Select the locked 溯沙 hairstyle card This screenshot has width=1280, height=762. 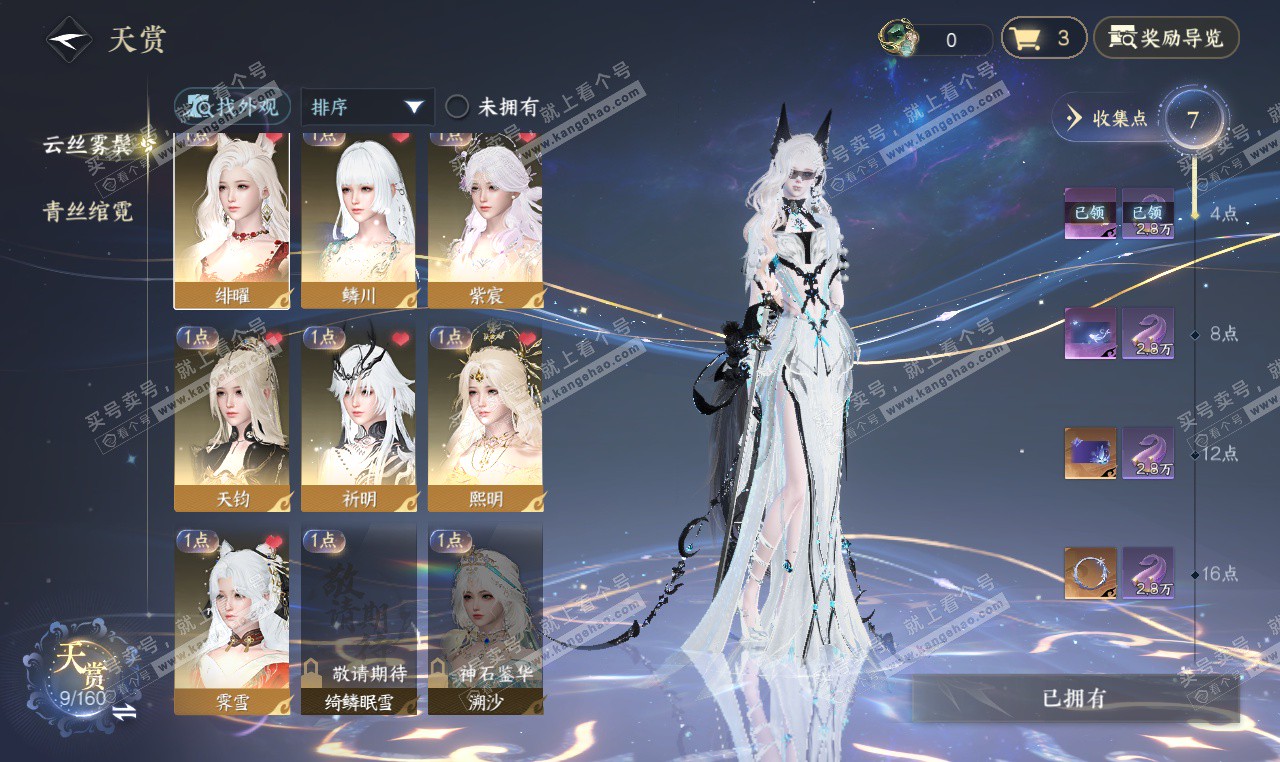click(485, 620)
